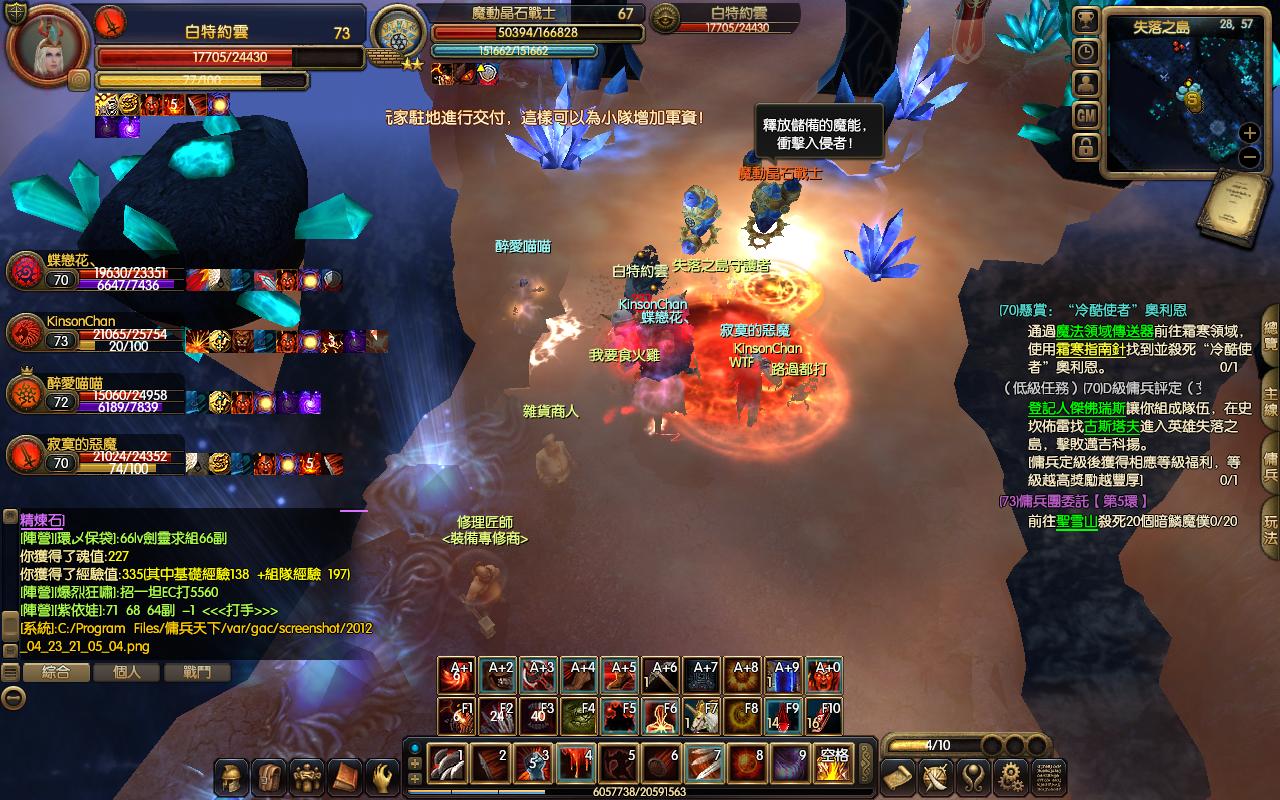Click the clock icon beside the minimap
Viewport: 1280px width, 800px height.
pyautogui.click(x=1086, y=52)
